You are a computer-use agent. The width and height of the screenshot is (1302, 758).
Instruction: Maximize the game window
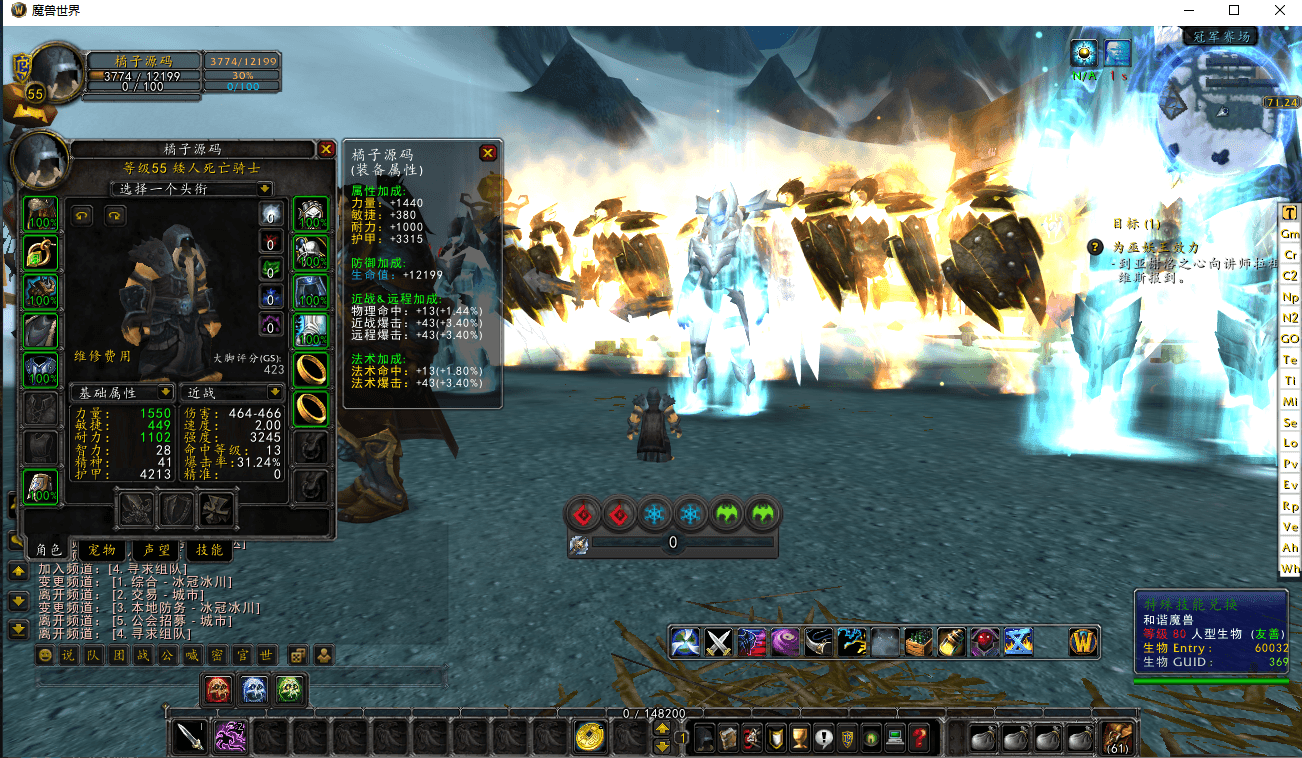tap(1234, 11)
